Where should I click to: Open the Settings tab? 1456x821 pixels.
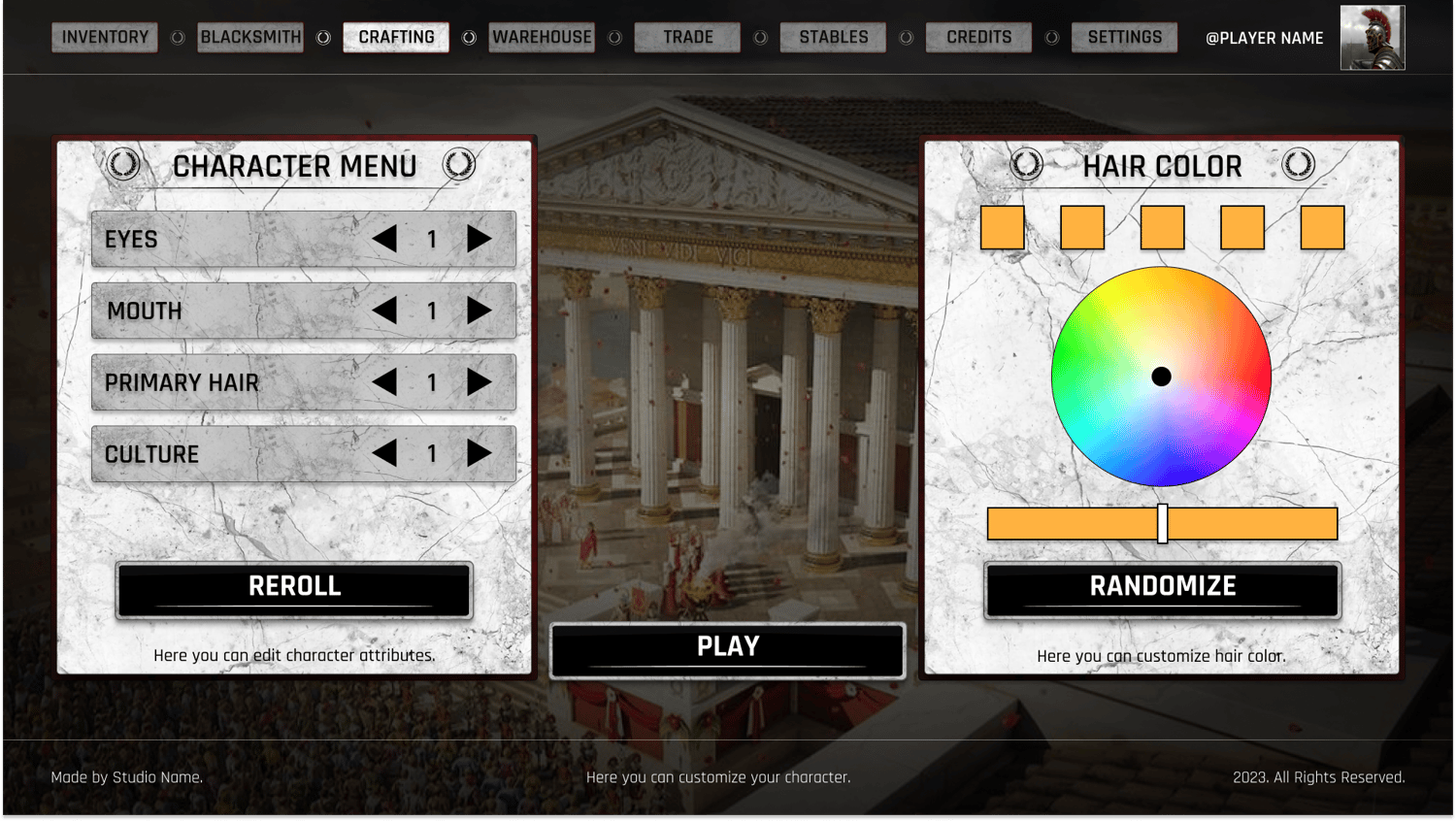tap(1124, 38)
